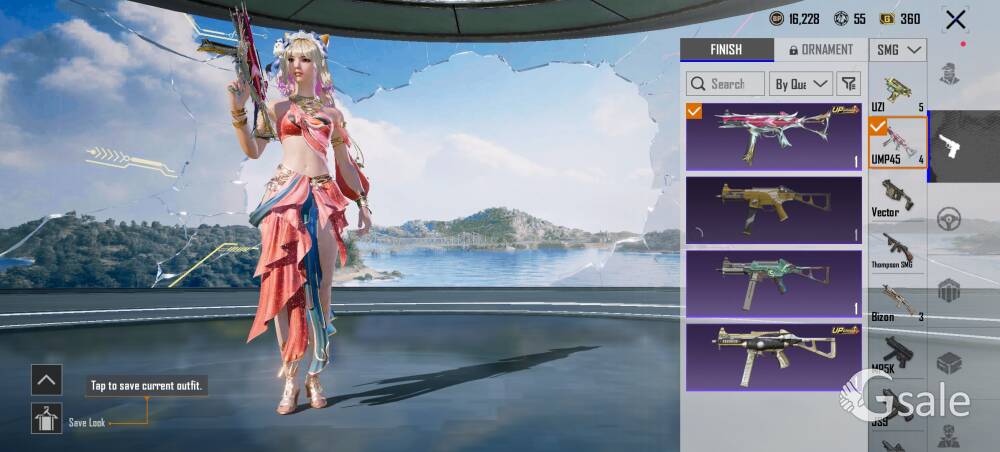Expand the up-arrow panel button
The image size is (1000, 452).
[x=46, y=379]
